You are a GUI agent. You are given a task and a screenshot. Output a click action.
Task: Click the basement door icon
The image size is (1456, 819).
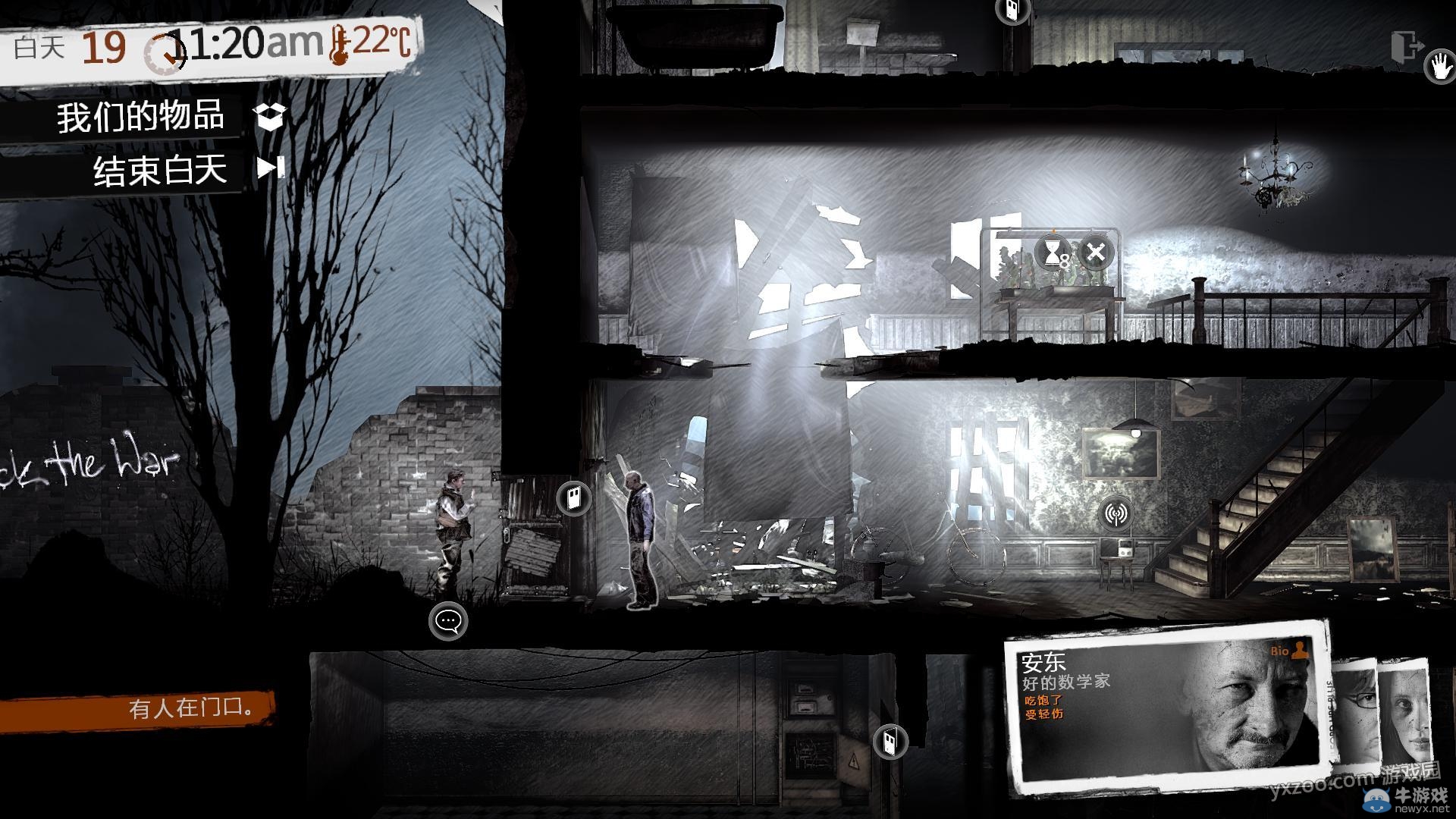pos(890,741)
